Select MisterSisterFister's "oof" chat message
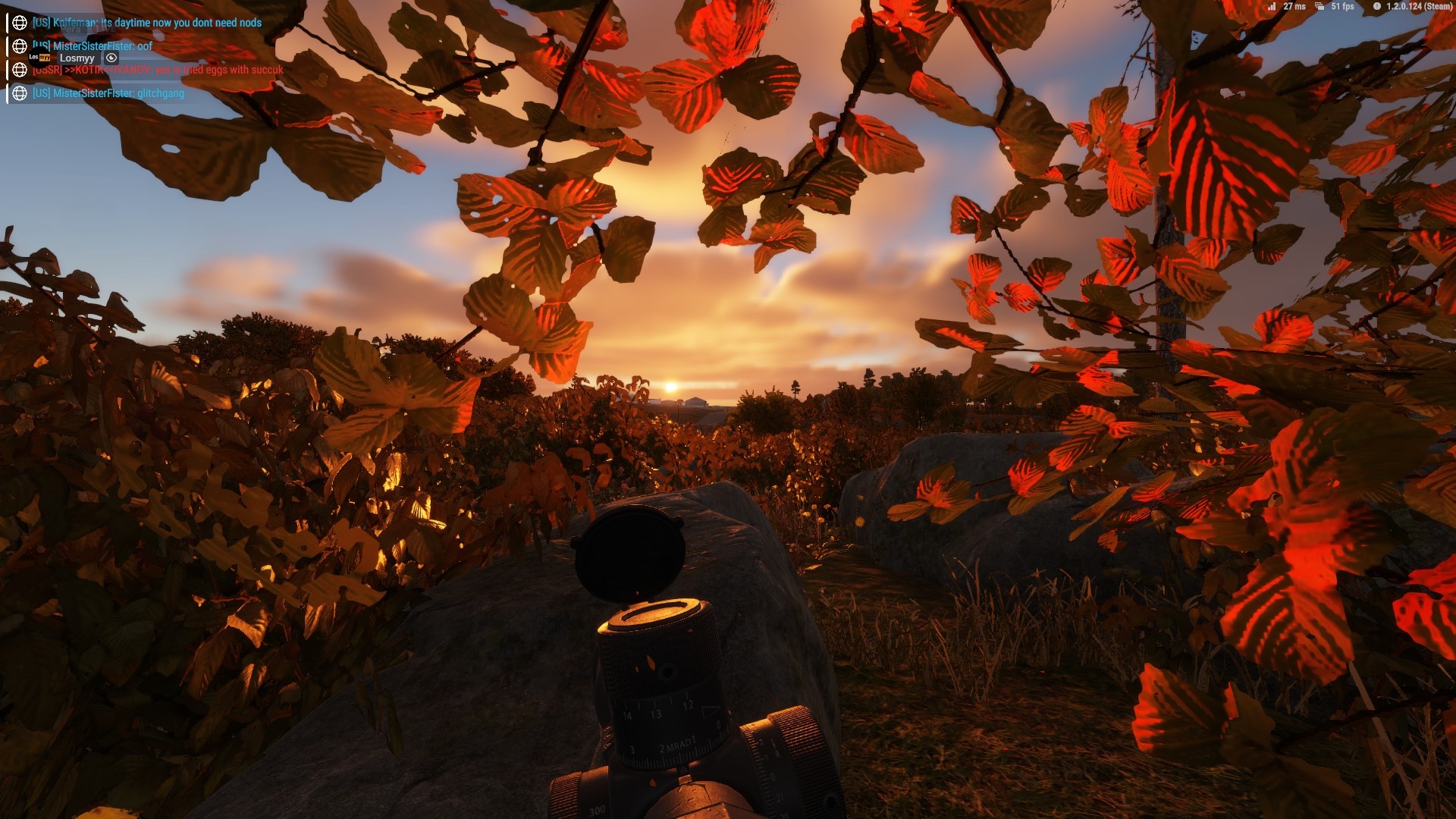 pyautogui.click(x=102, y=46)
